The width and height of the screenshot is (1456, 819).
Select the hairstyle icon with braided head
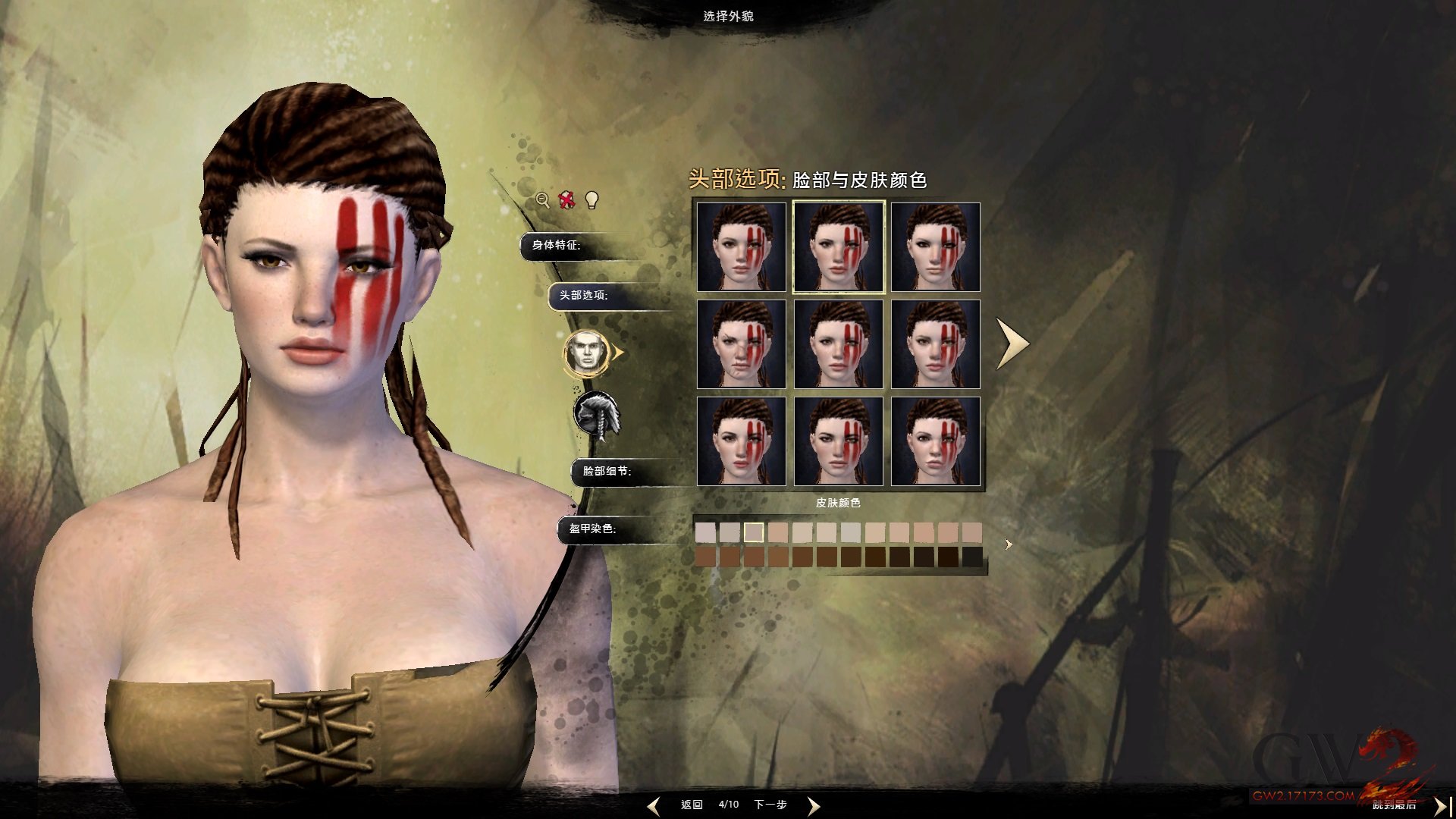point(596,416)
